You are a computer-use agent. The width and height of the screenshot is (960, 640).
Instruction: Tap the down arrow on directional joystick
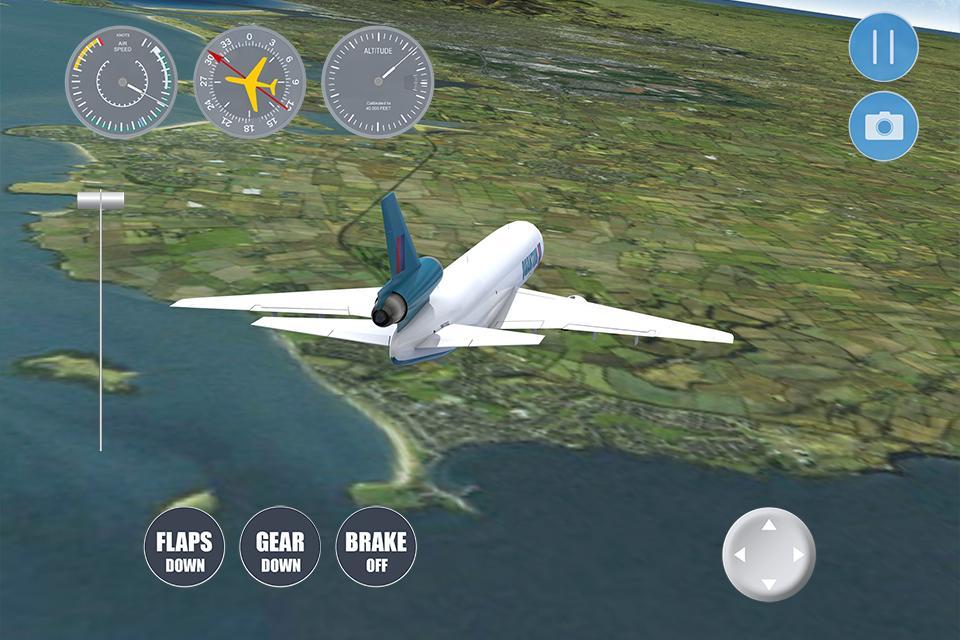pyautogui.click(x=768, y=583)
